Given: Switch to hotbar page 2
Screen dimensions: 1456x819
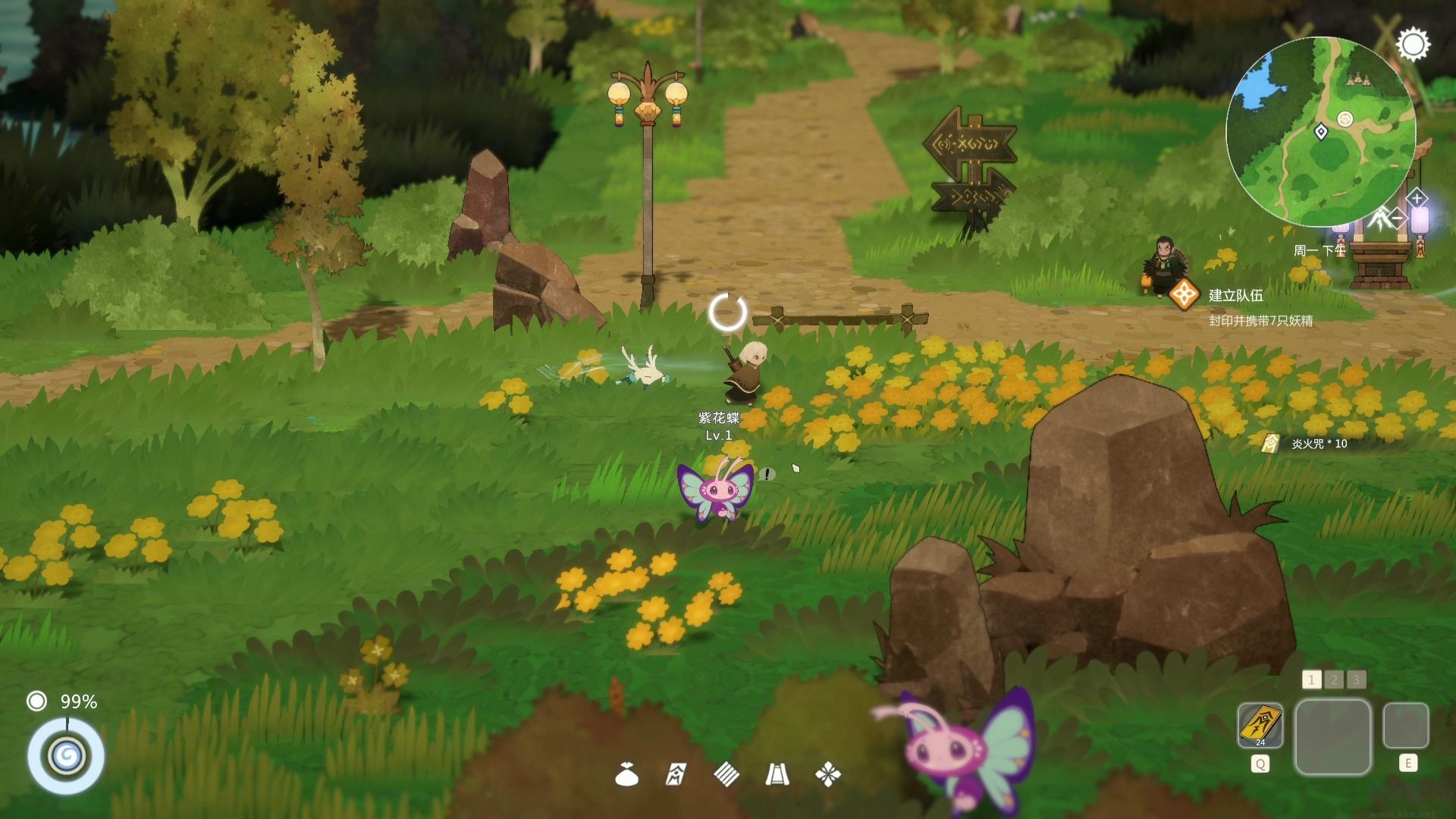Looking at the screenshot, I should (1334, 679).
